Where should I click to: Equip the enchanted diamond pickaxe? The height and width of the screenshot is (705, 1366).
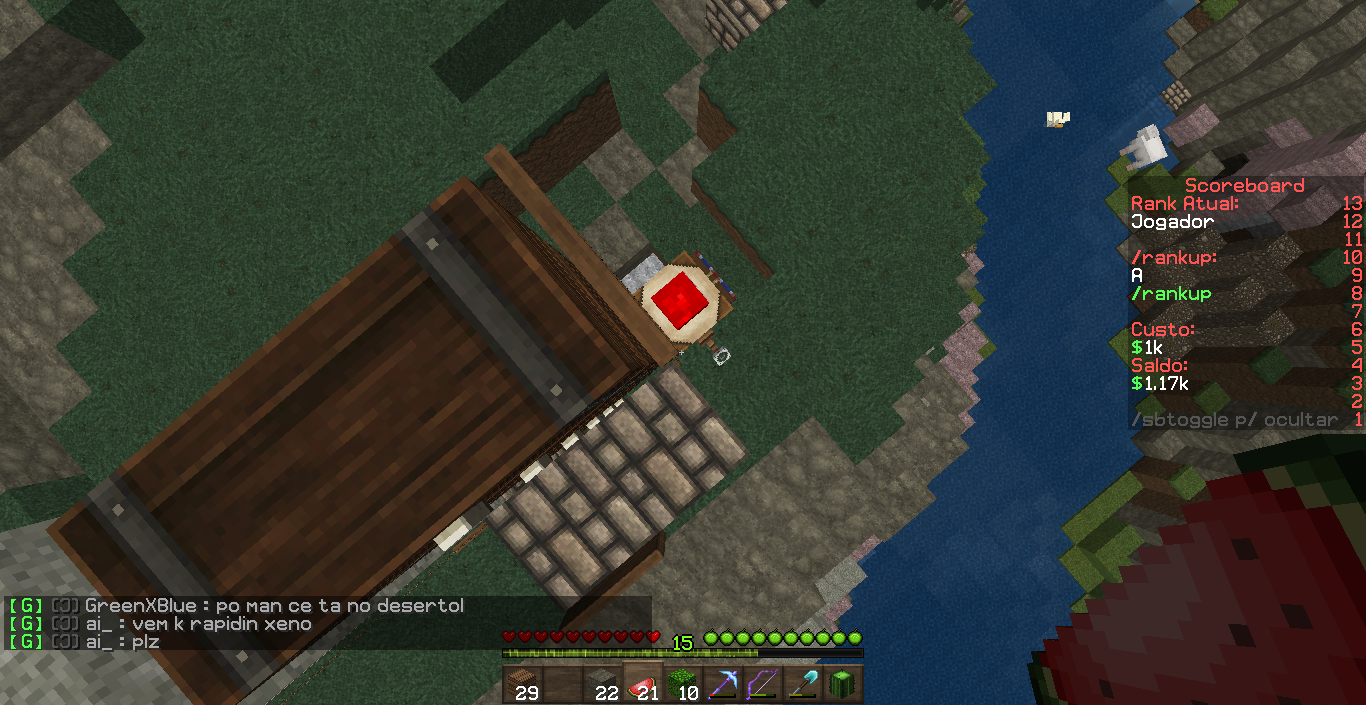pos(722,684)
